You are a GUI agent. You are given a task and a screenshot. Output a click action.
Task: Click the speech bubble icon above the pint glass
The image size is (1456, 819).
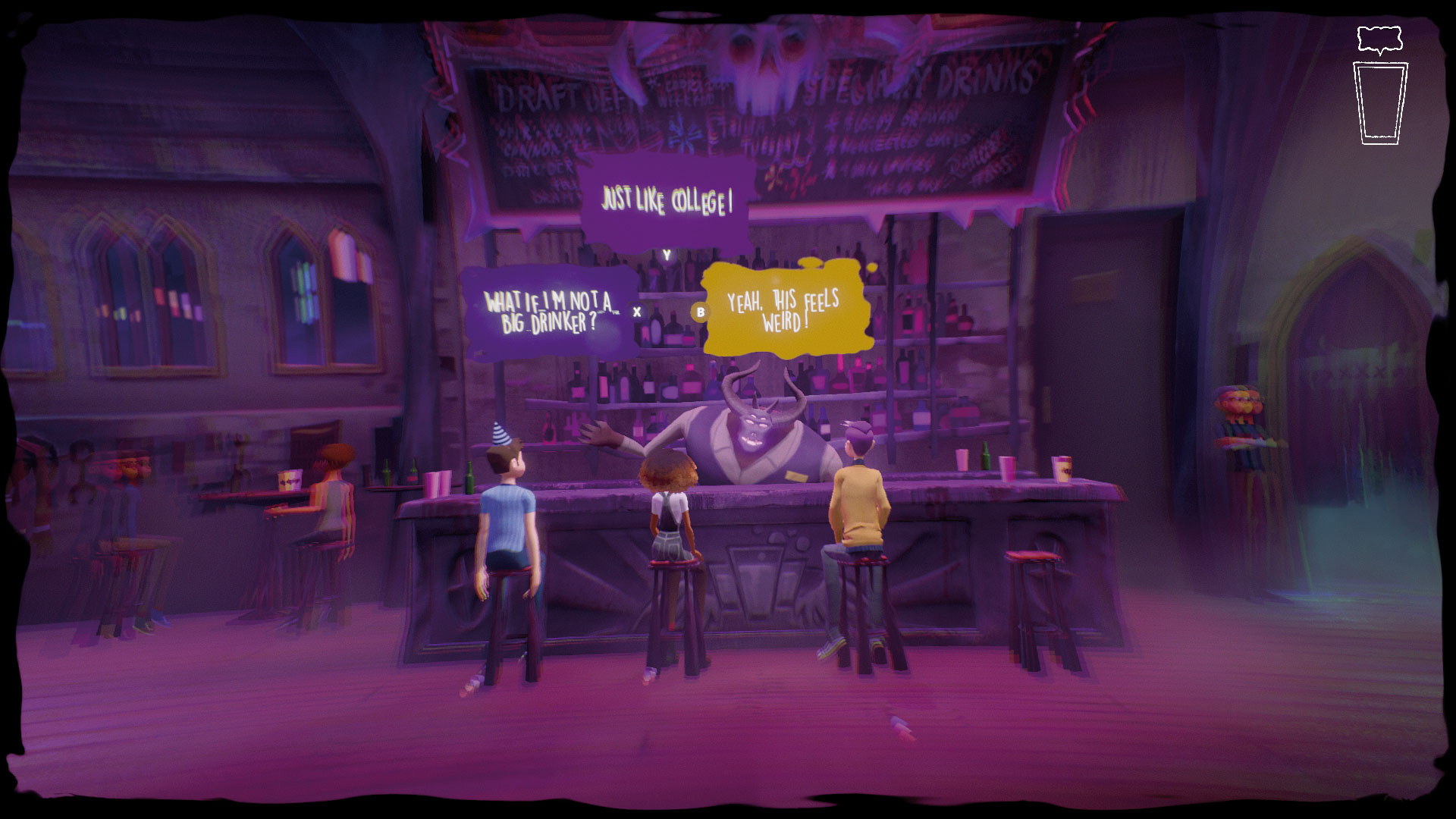pyautogui.click(x=1379, y=38)
